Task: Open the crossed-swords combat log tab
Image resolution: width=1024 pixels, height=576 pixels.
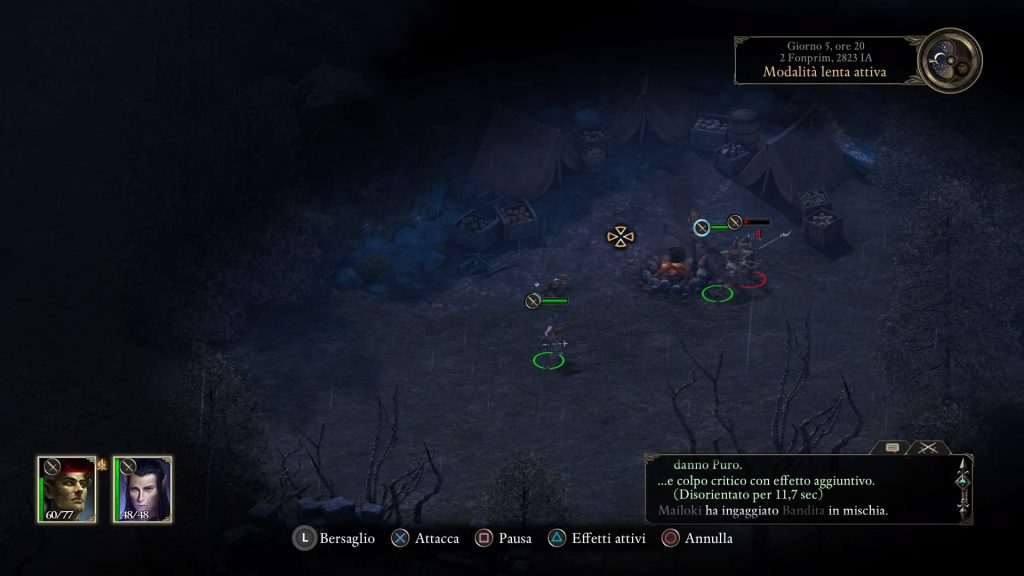Action: tap(927, 448)
